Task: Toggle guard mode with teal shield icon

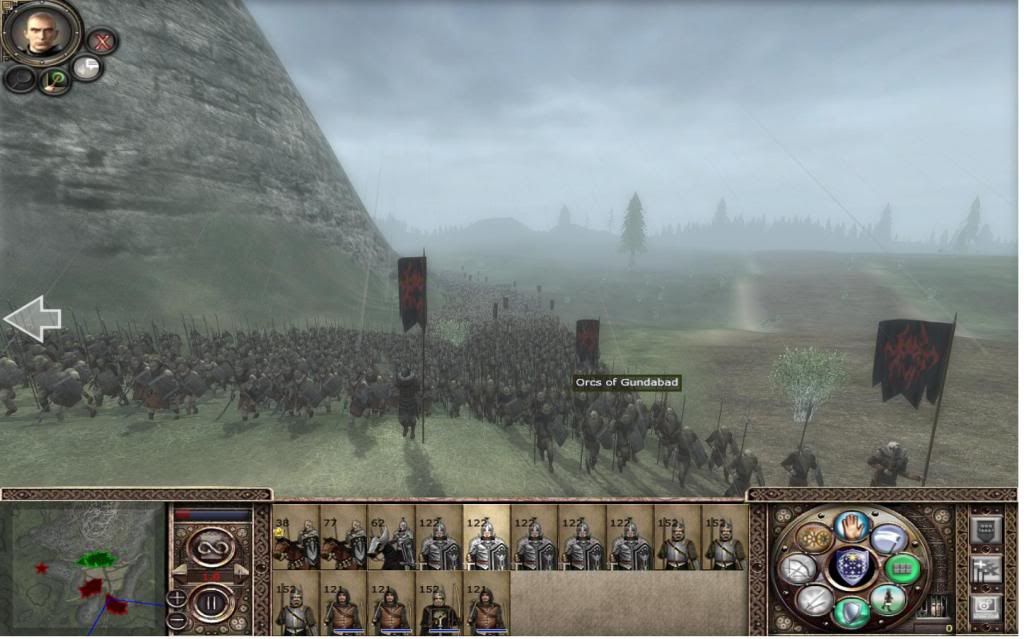Action: pos(852,612)
